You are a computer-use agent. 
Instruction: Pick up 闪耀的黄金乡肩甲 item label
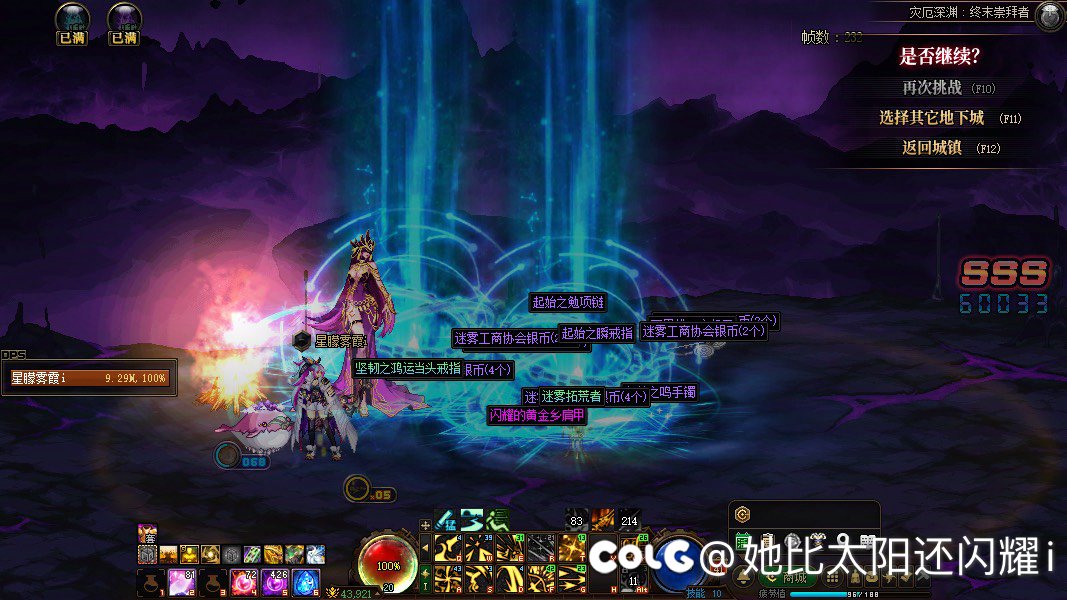(x=537, y=416)
